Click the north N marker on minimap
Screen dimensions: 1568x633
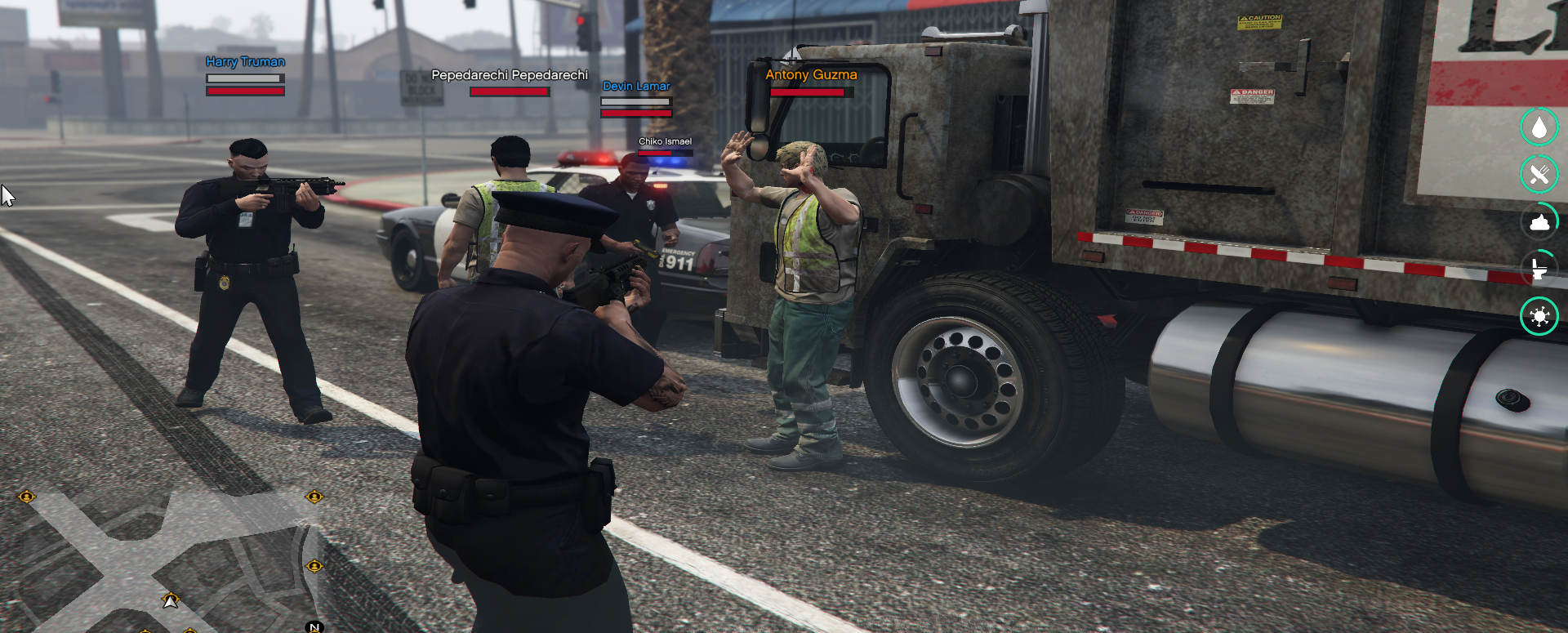314,626
